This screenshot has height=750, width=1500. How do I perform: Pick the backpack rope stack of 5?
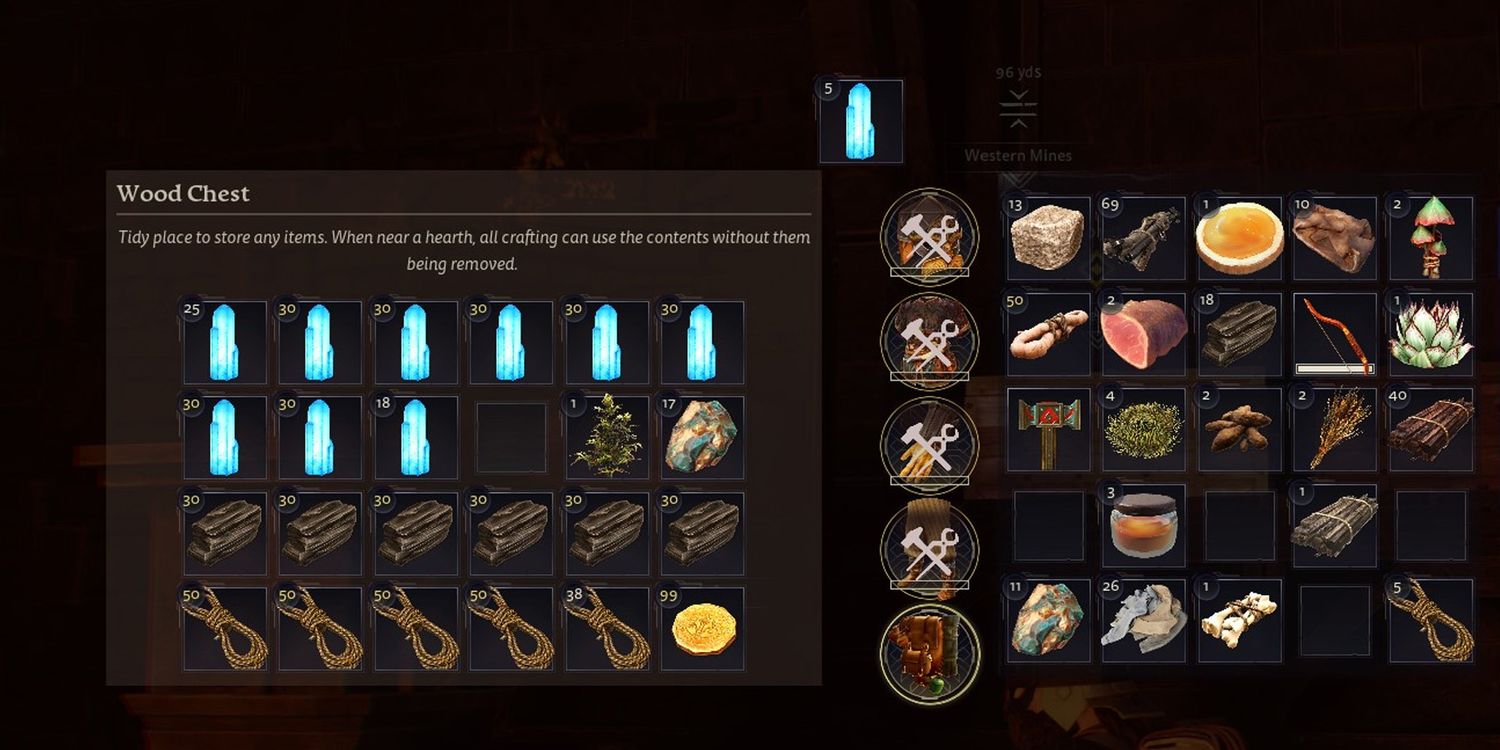click(x=1430, y=620)
